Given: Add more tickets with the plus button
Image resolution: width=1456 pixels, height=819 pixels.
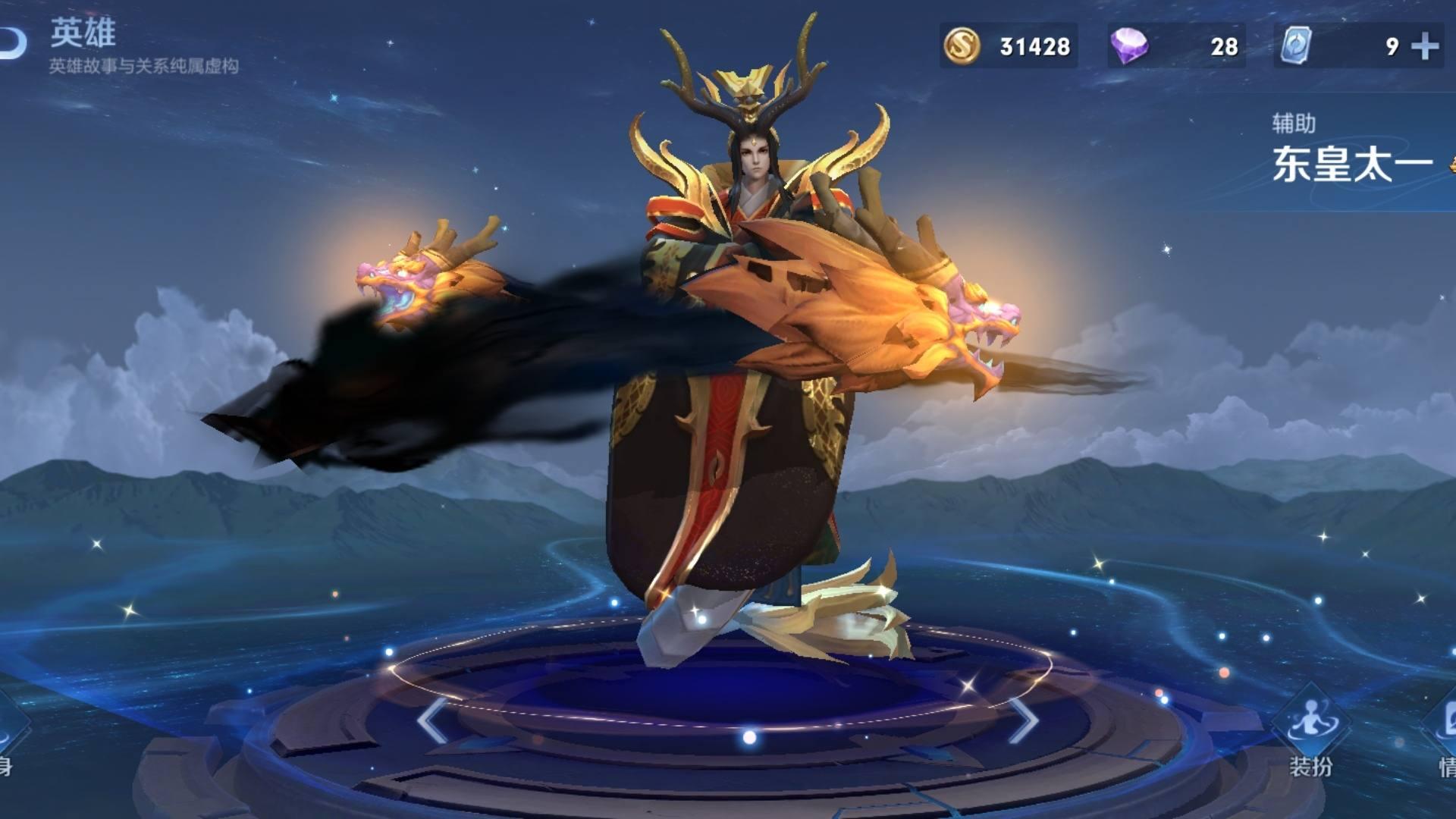Looking at the screenshot, I should tap(1425, 46).
